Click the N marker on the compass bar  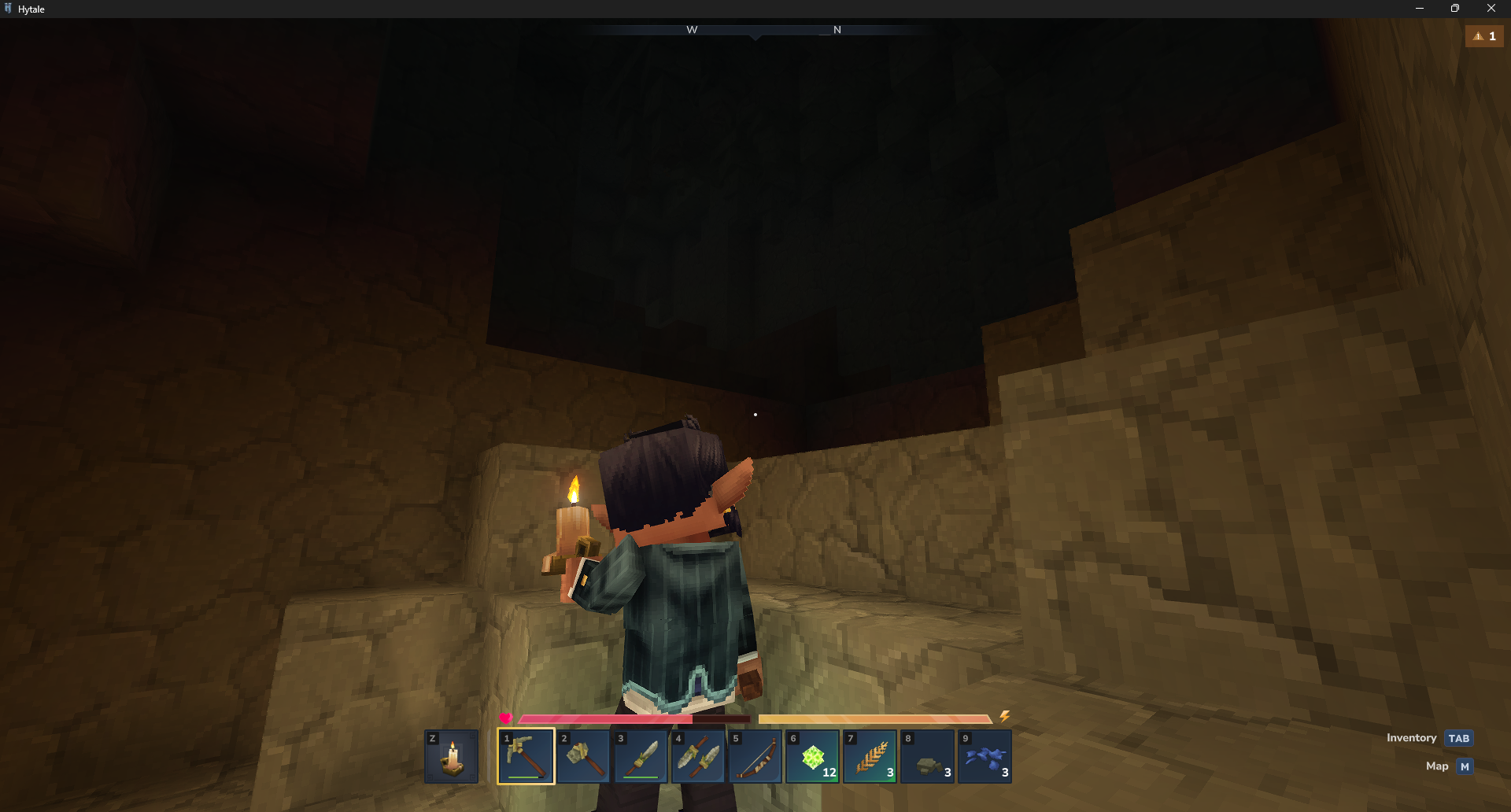[837, 29]
